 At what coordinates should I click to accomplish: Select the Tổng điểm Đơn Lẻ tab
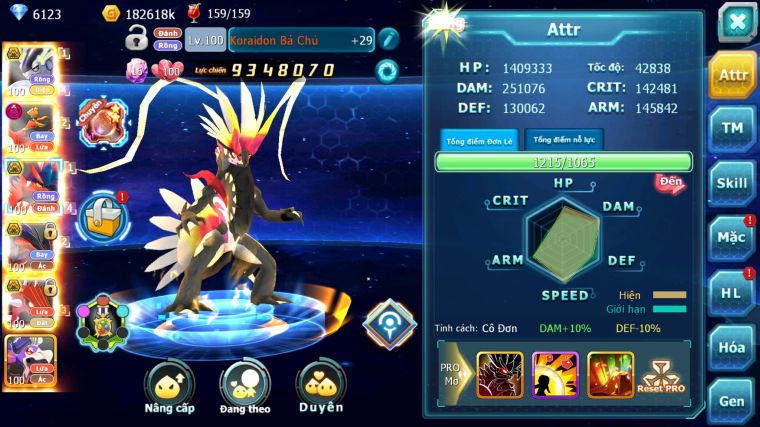(479, 140)
